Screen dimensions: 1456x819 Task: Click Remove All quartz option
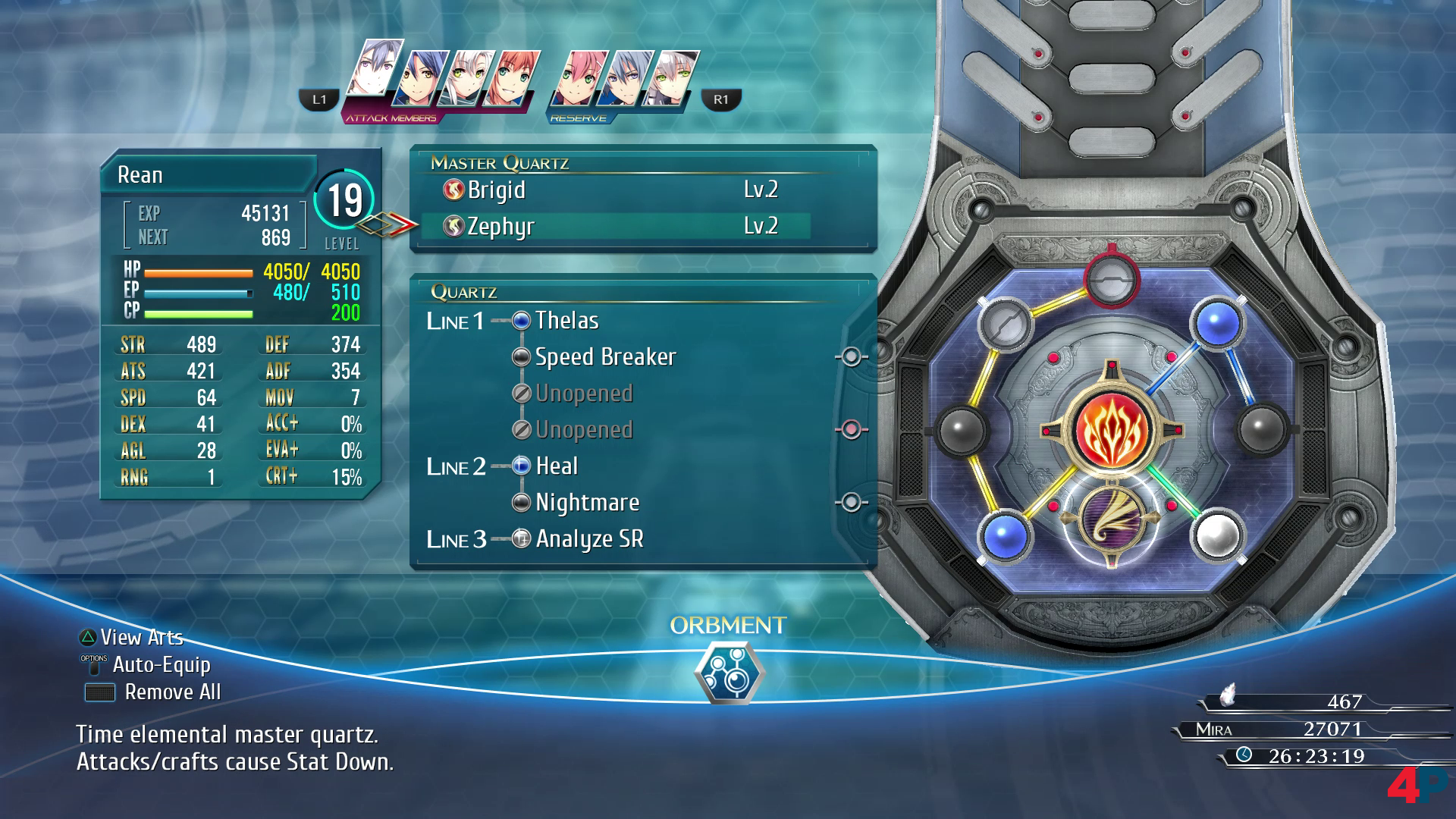(x=172, y=692)
